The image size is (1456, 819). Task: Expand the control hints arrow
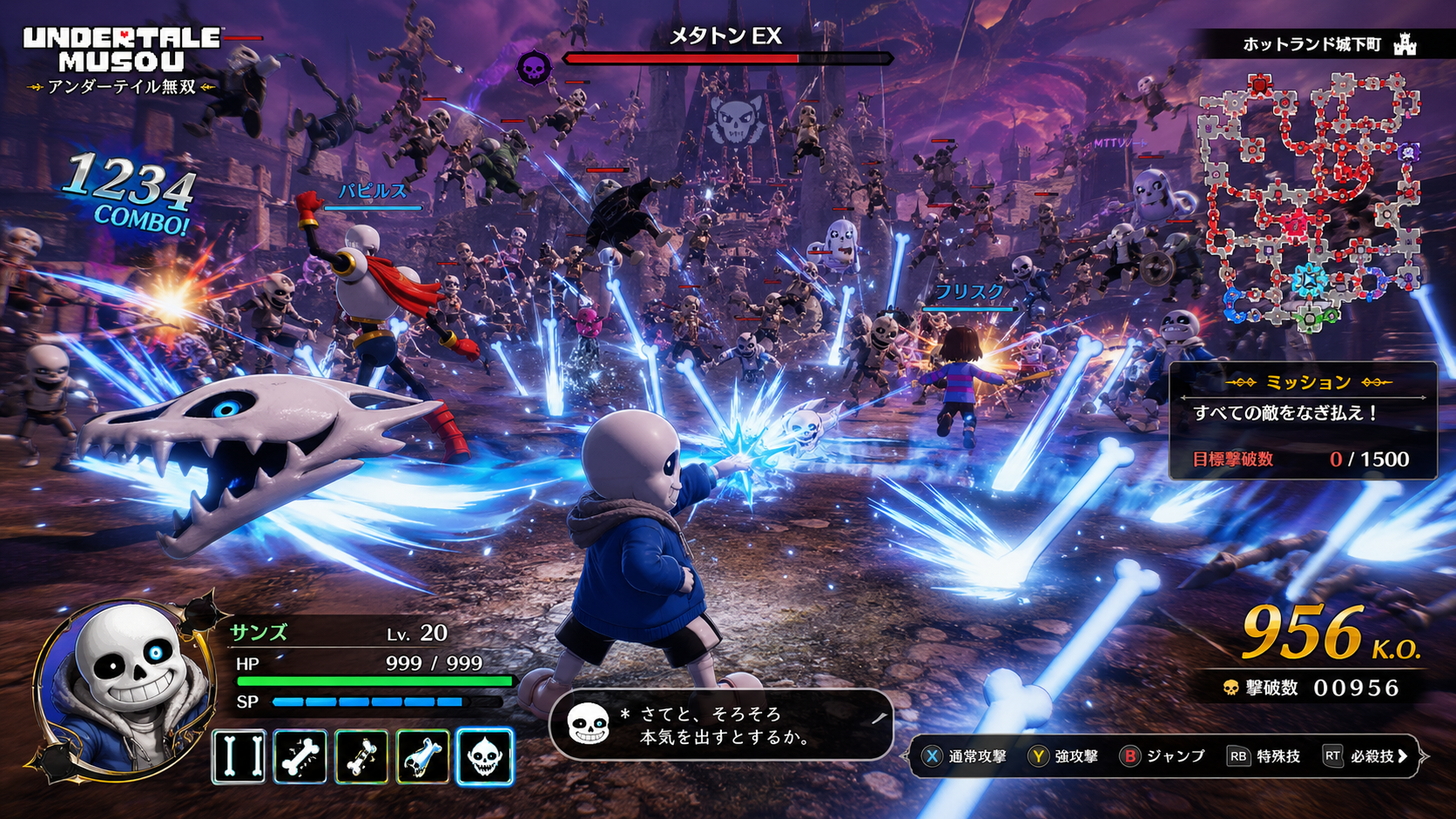tap(1403, 756)
